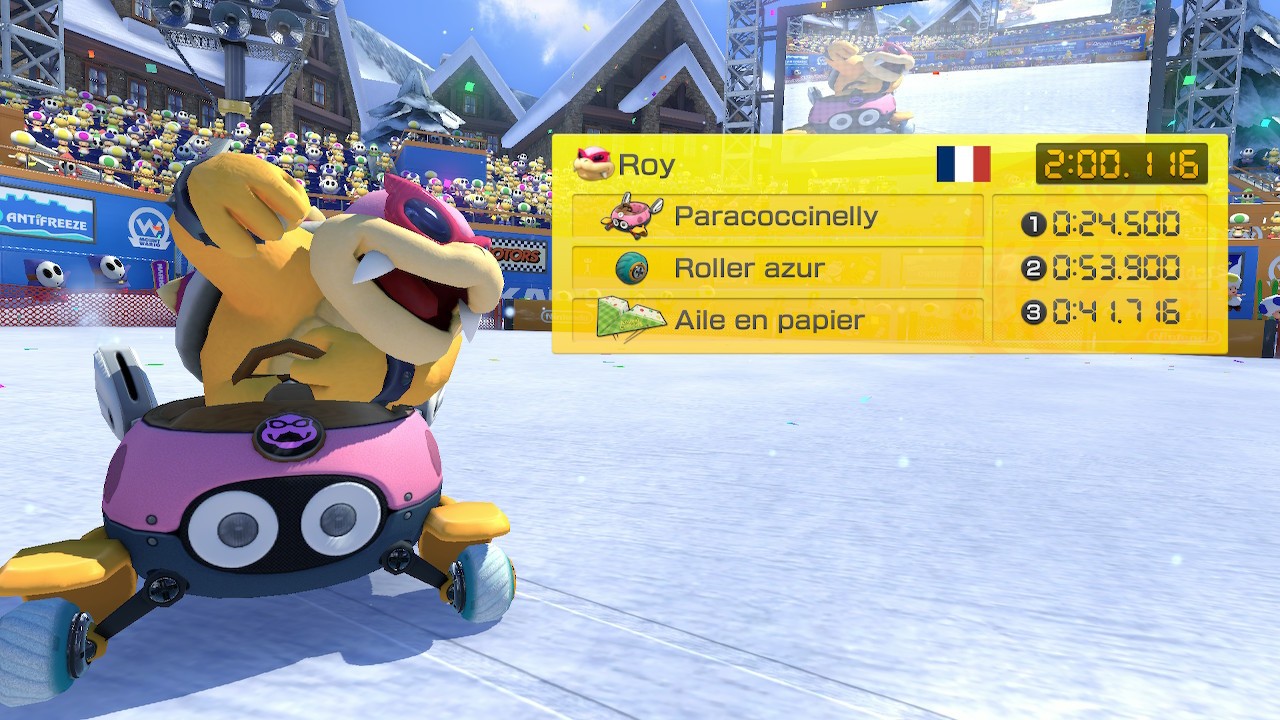Image resolution: width=1280 pixels, height=720 pixels.
Task: Click Roy's character icon in the results panel
Action: click(x=593, y=164)
